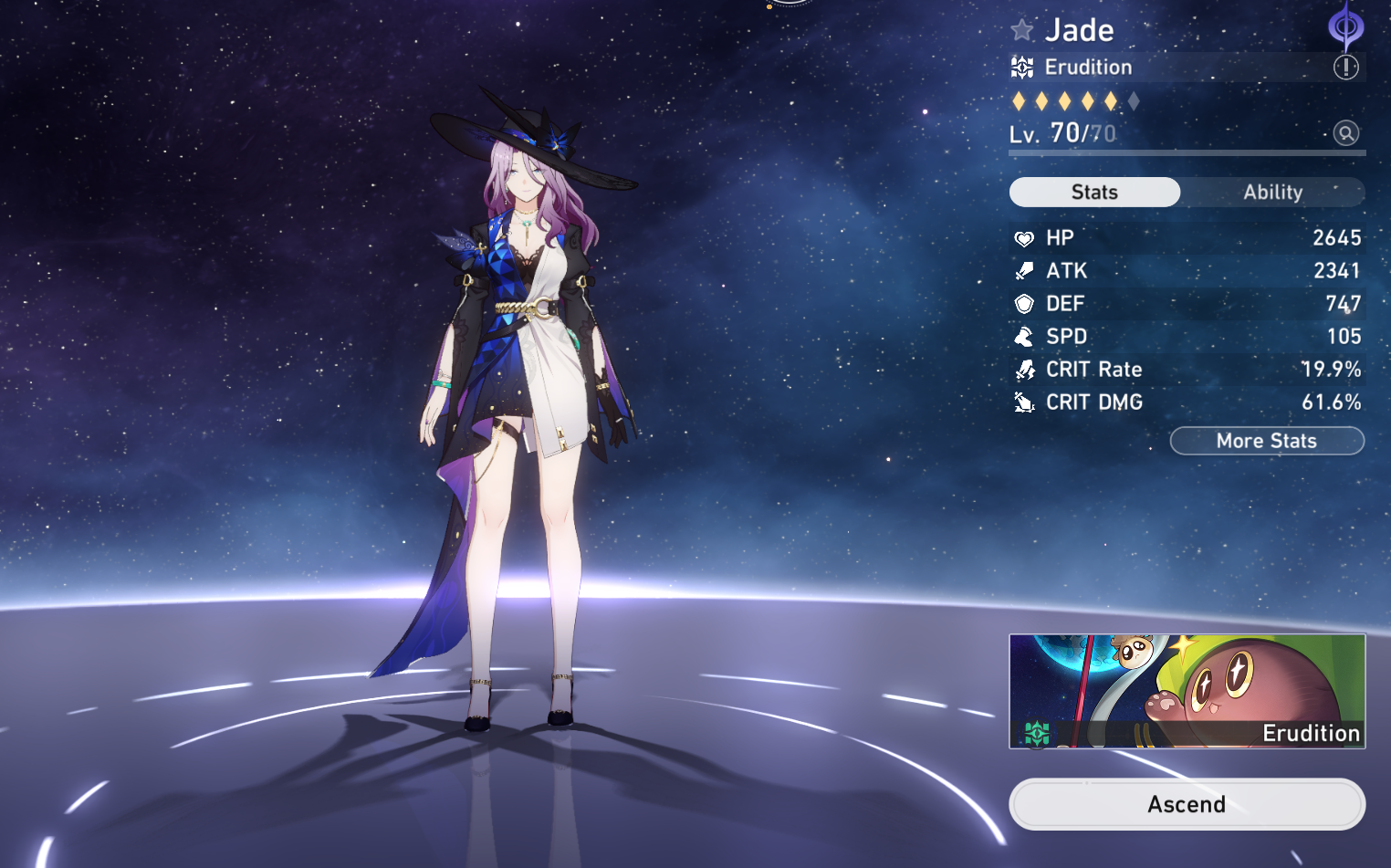1391x868 pixels.
Task: Switch to the Ability tab
Action: coord(1274,192)
